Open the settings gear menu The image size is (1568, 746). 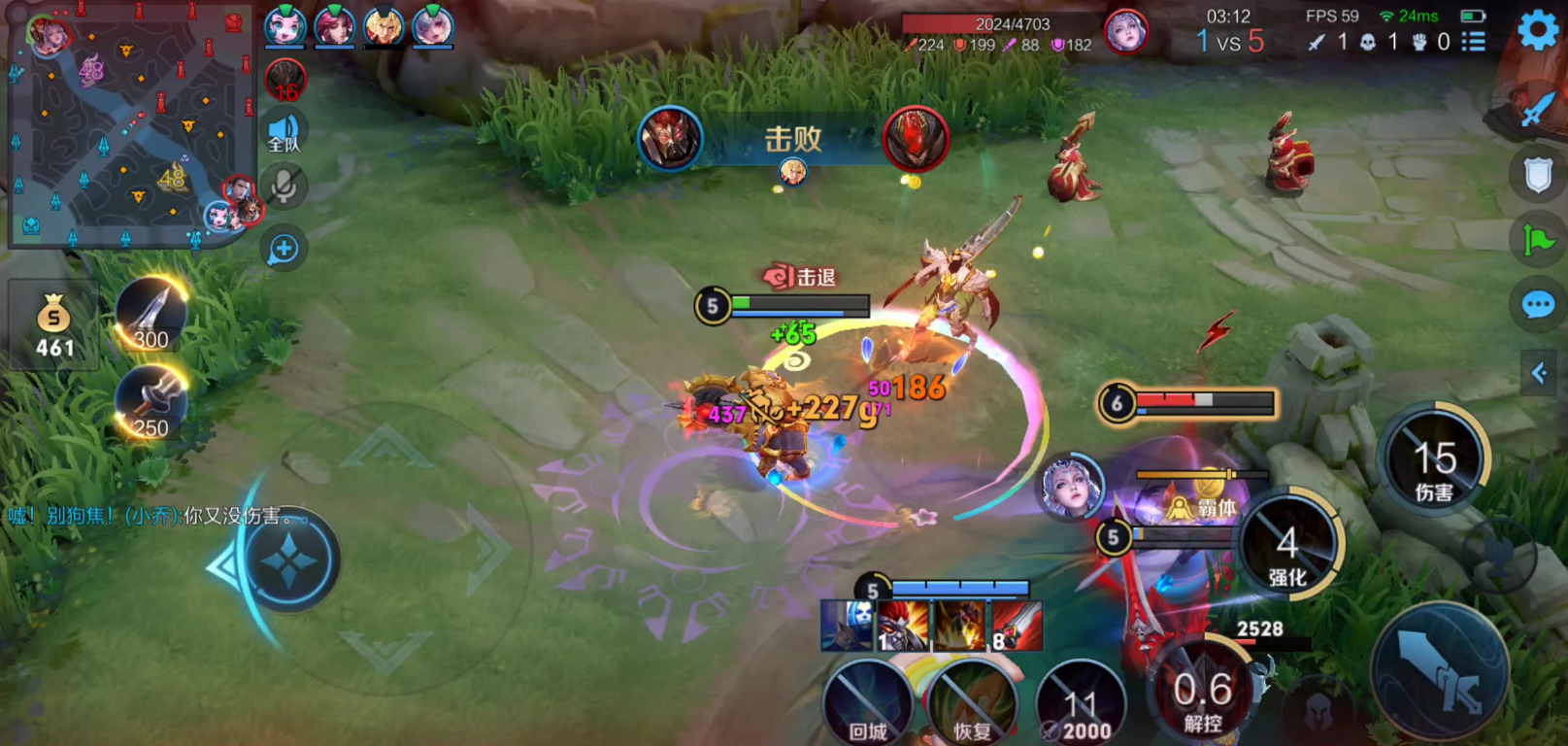tap(1538, 30)
